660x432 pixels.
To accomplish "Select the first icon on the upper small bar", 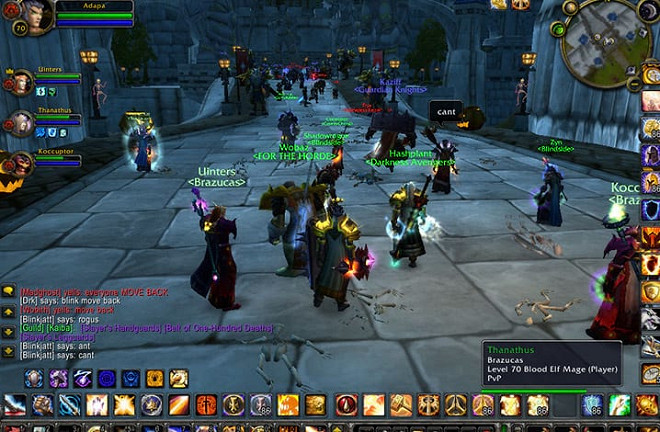I will click(33, 378).
